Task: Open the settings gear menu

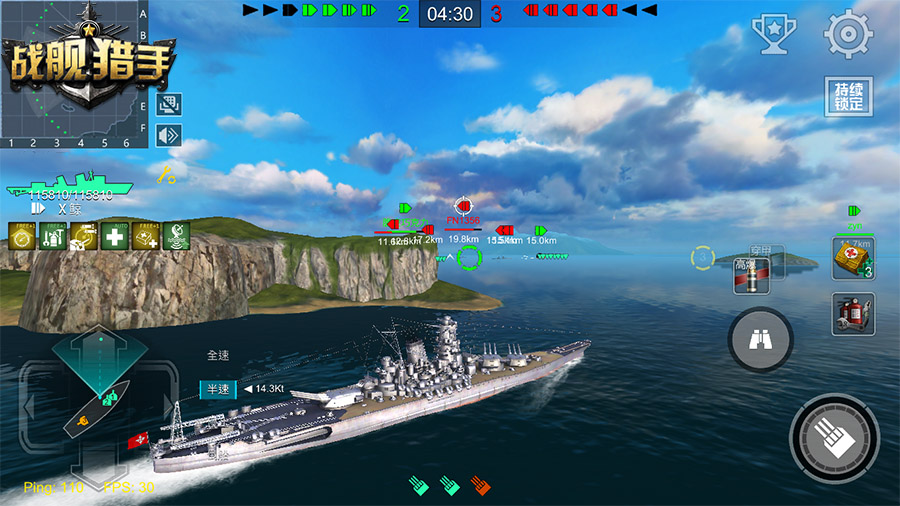Action: 848,33
